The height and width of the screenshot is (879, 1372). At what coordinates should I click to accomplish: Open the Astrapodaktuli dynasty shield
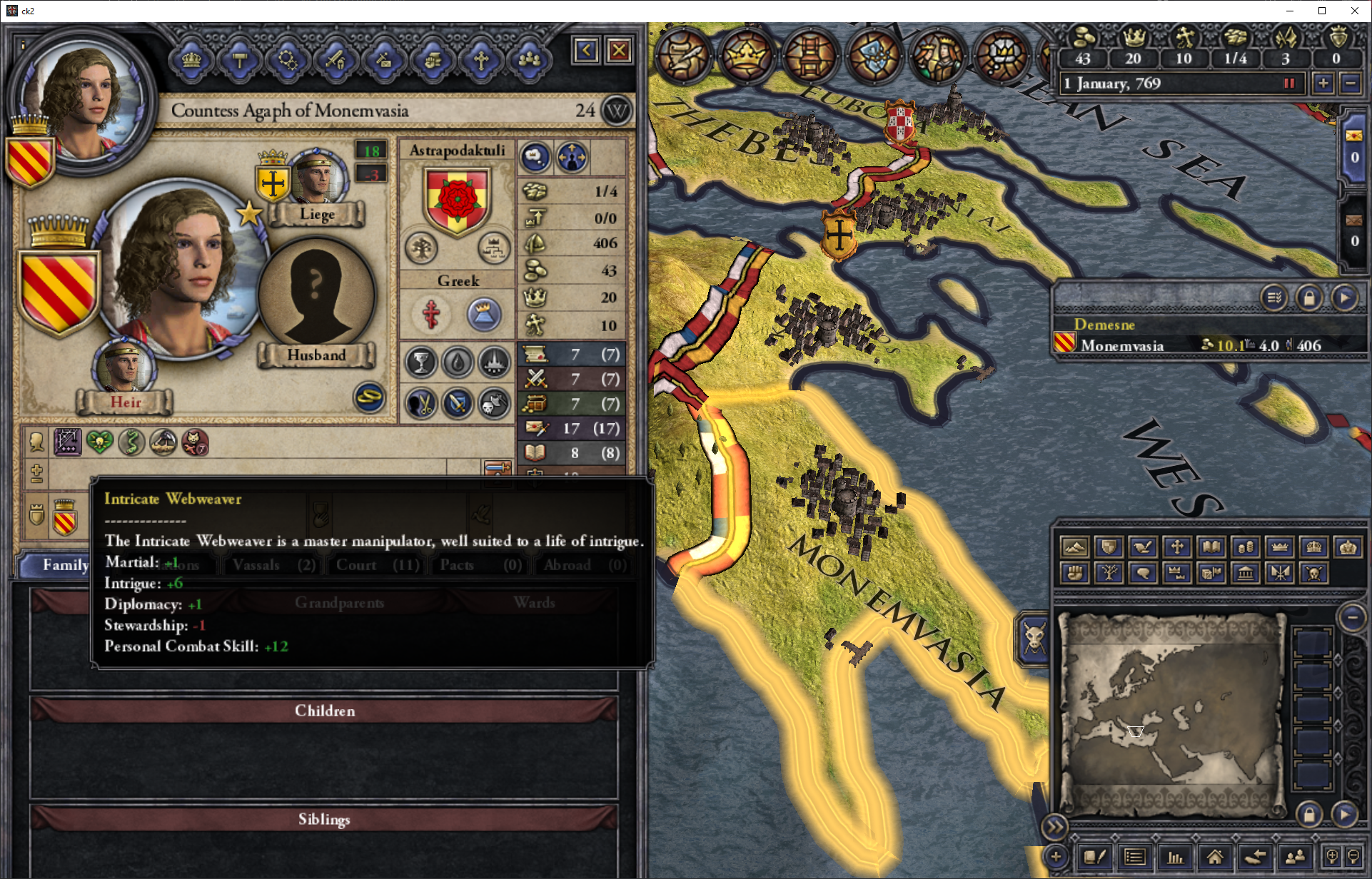pos(457,200)
